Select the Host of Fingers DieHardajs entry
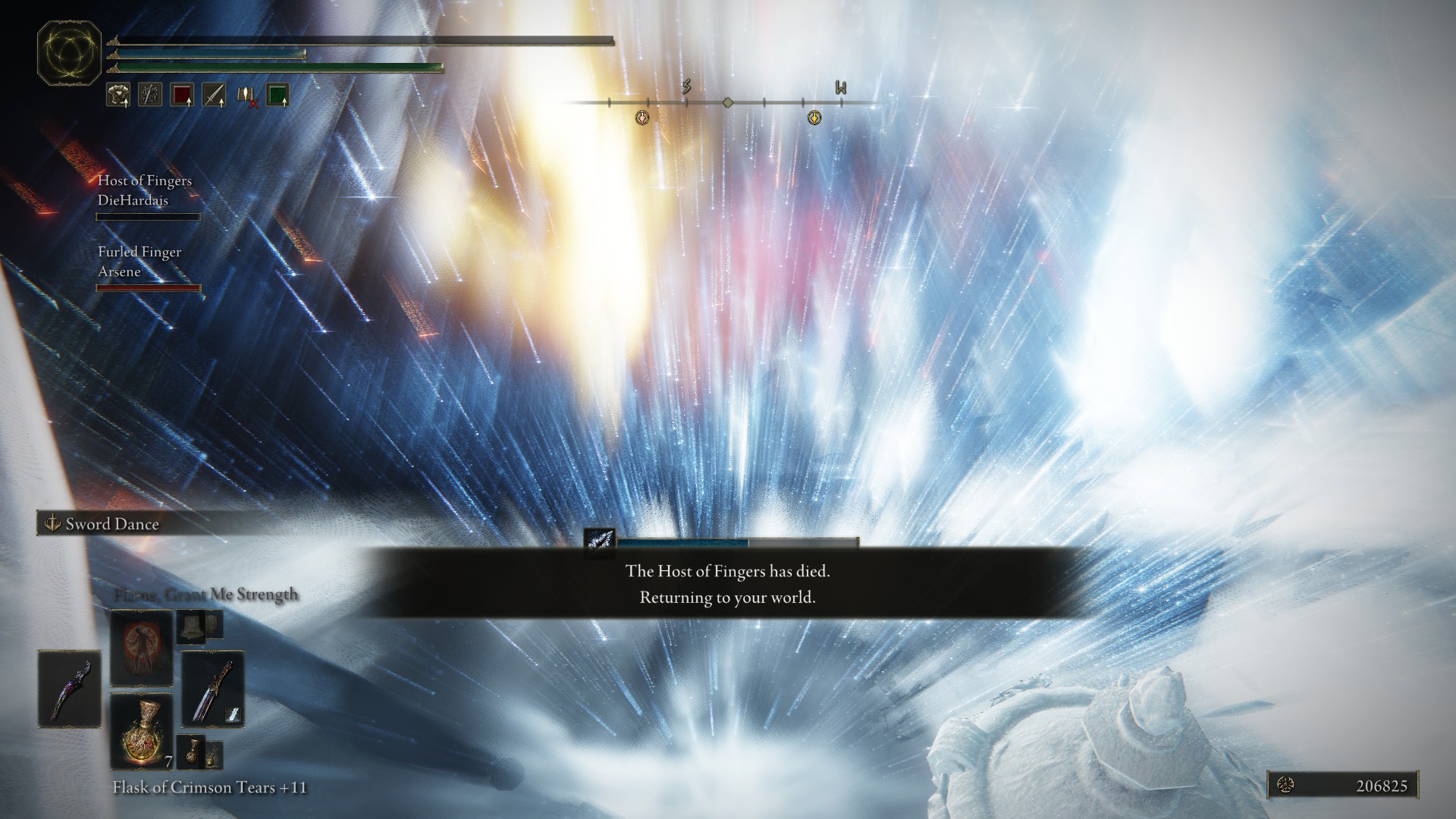The width and height of the screenshot is (1456, 819). click(x=146, y=191)
